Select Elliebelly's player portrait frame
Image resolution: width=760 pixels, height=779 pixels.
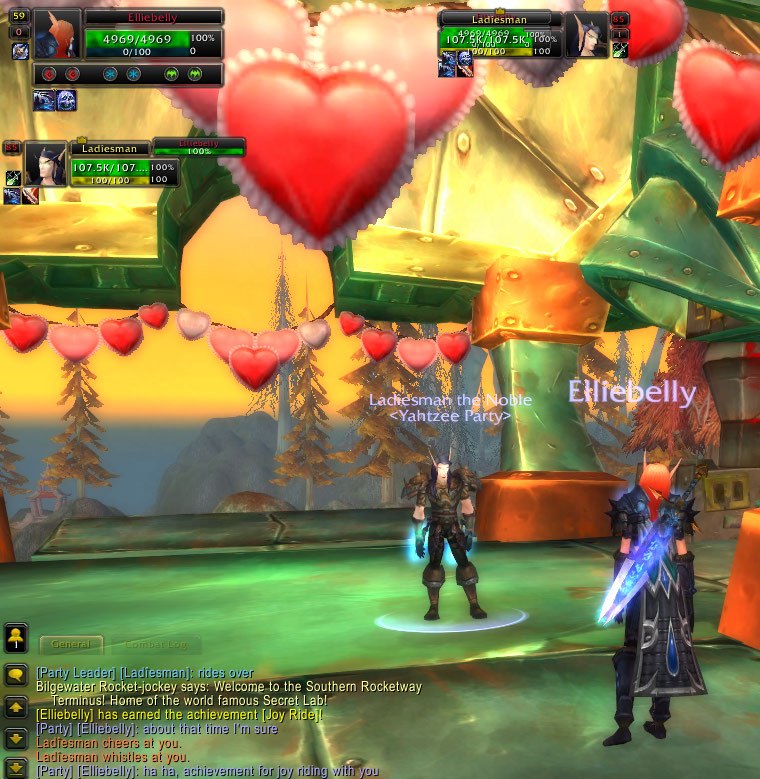coord(57,34)
